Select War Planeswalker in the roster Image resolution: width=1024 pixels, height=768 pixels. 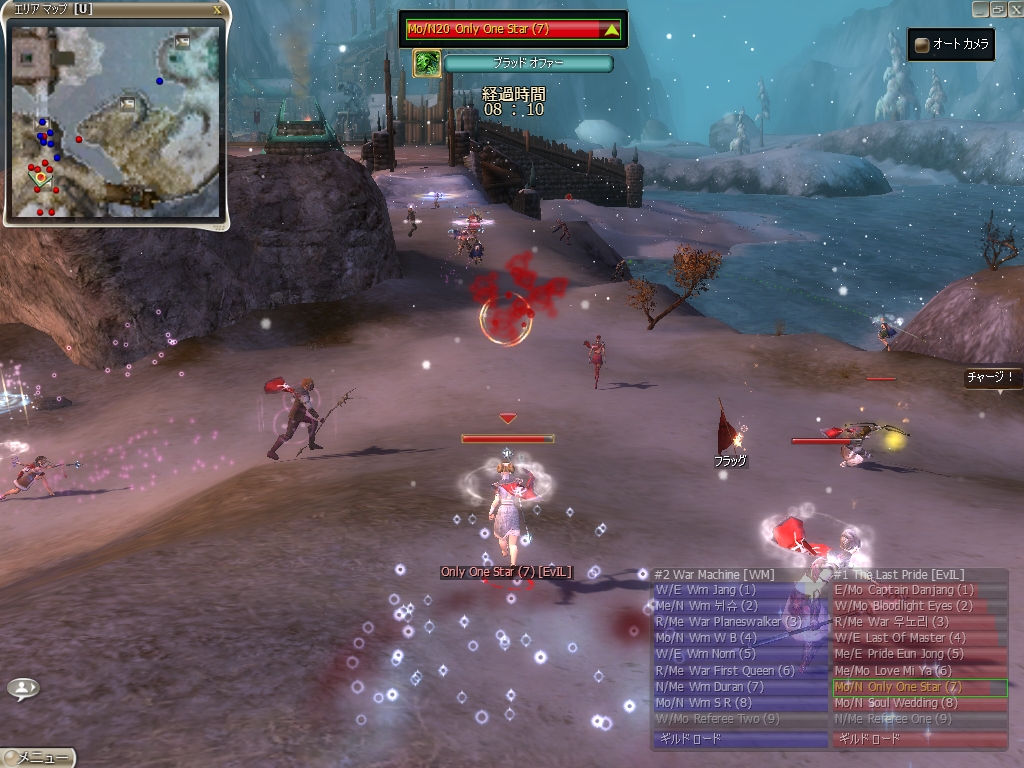(x=739, y=622)
